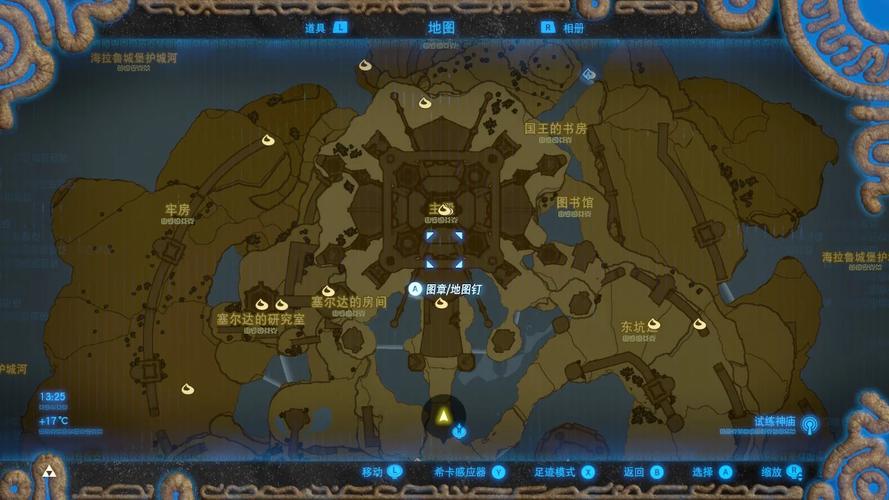Click the 牢房 location label
This screenshot has width=889, height=500.
pos(177,210)
